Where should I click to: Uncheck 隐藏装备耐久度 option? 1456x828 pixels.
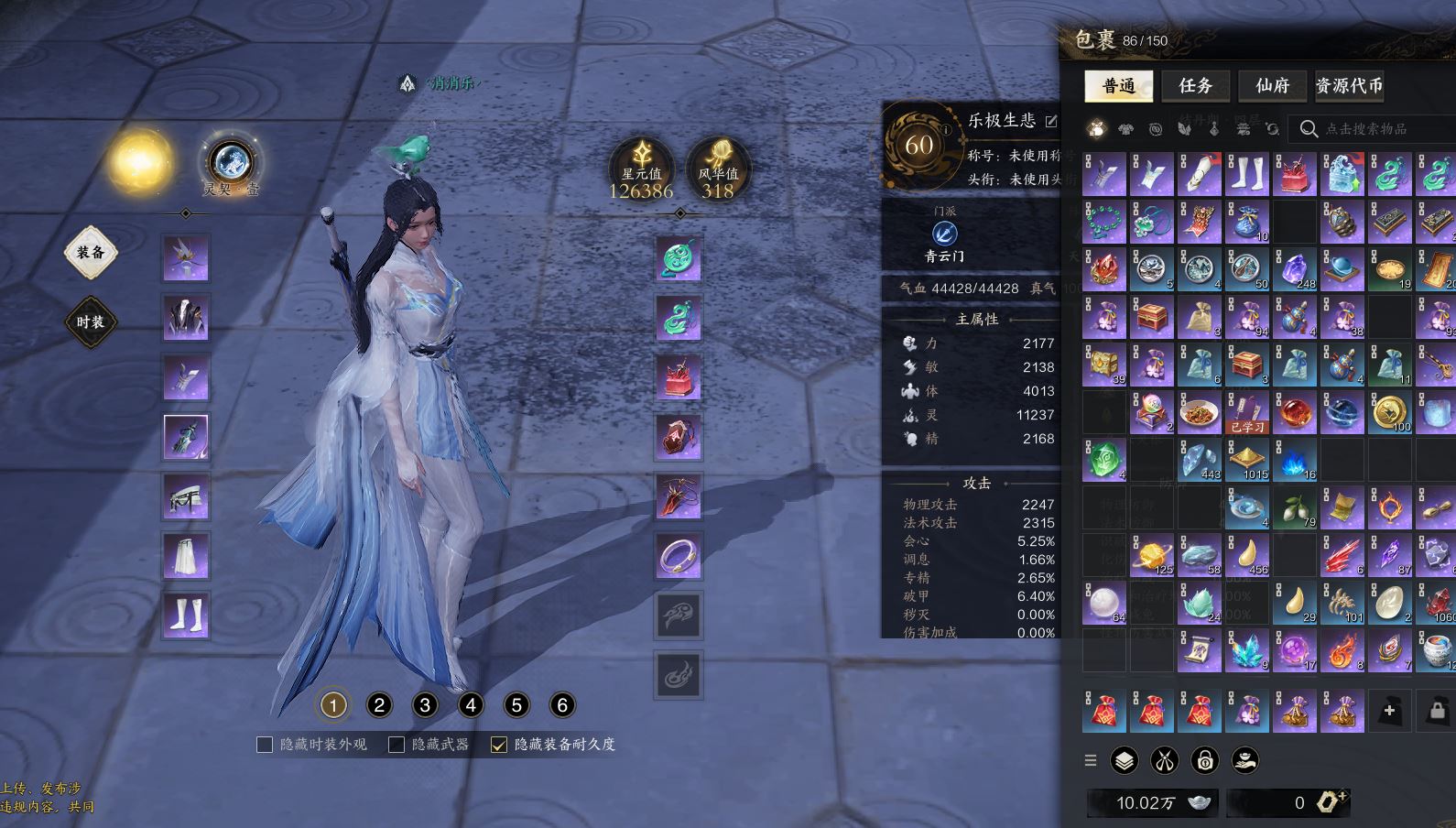(499, 745)
